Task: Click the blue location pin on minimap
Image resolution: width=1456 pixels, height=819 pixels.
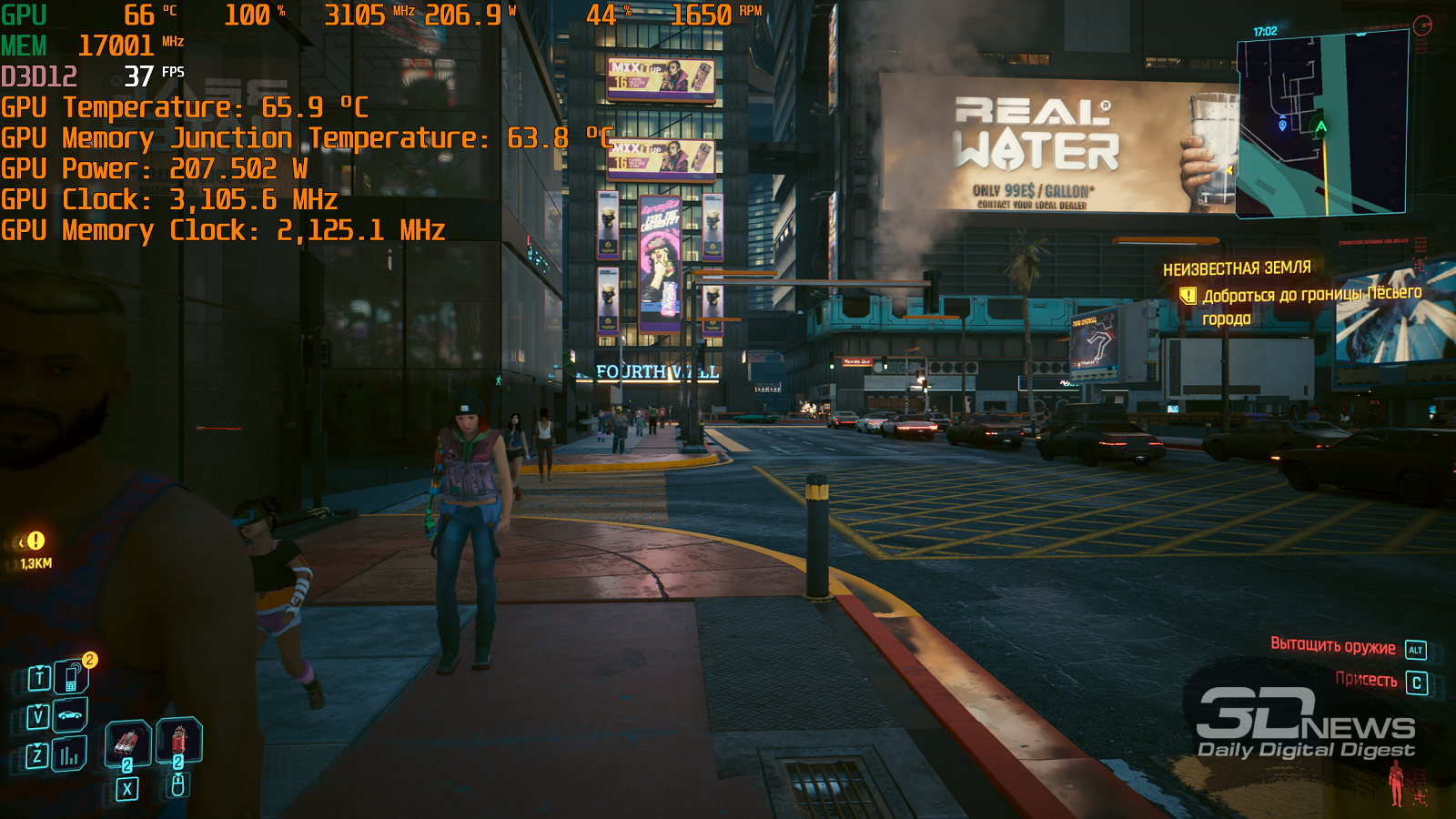Action: [1283, 125]
